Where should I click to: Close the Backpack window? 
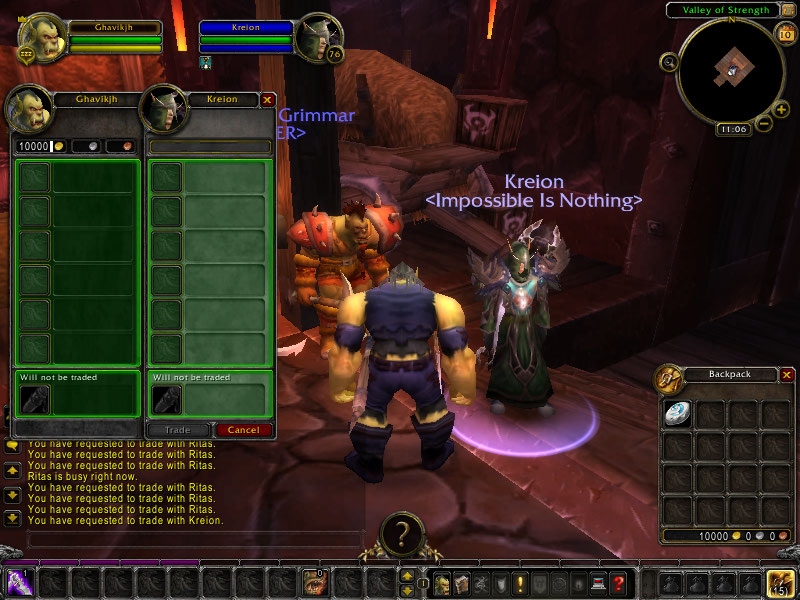coord(787,375)
